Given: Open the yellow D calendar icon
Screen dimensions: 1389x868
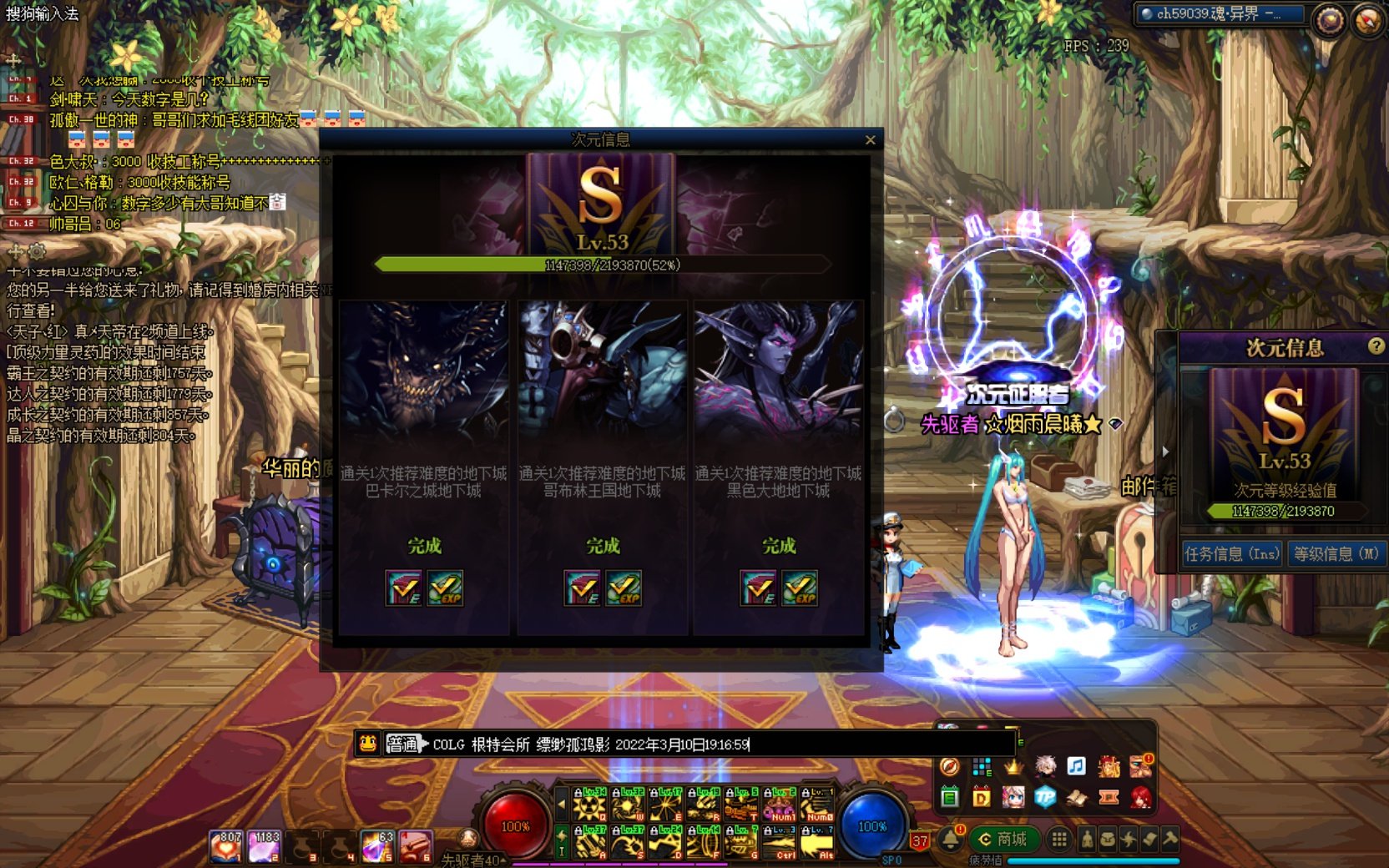Looking at the screenshot, I should click(x=981, y=797).
